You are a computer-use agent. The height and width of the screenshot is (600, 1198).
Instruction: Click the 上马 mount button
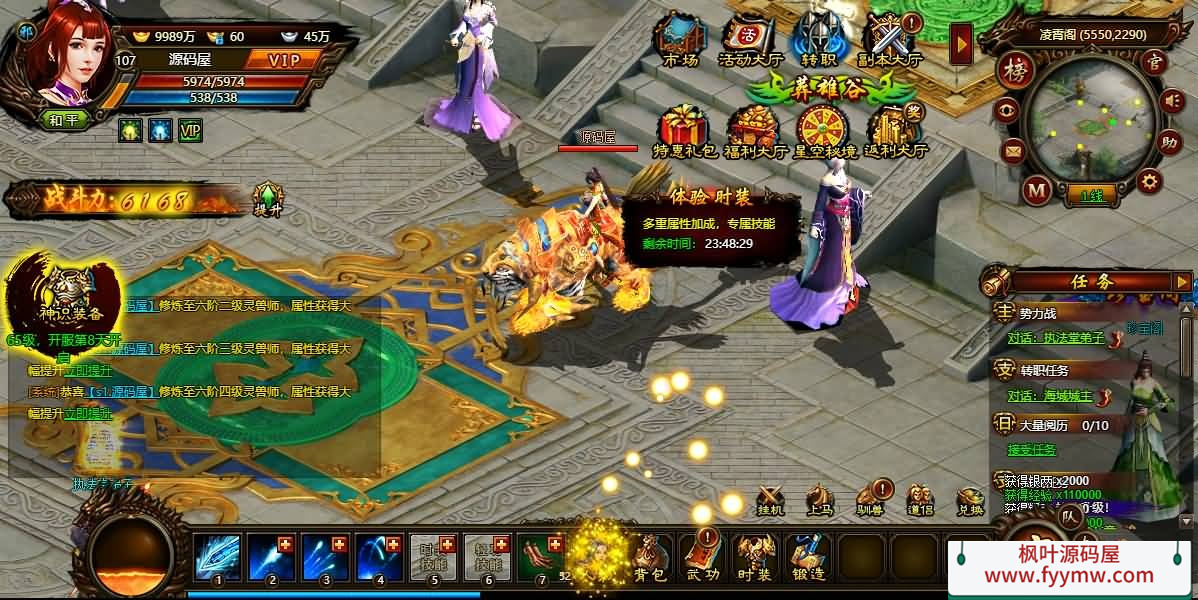[820, 499]
